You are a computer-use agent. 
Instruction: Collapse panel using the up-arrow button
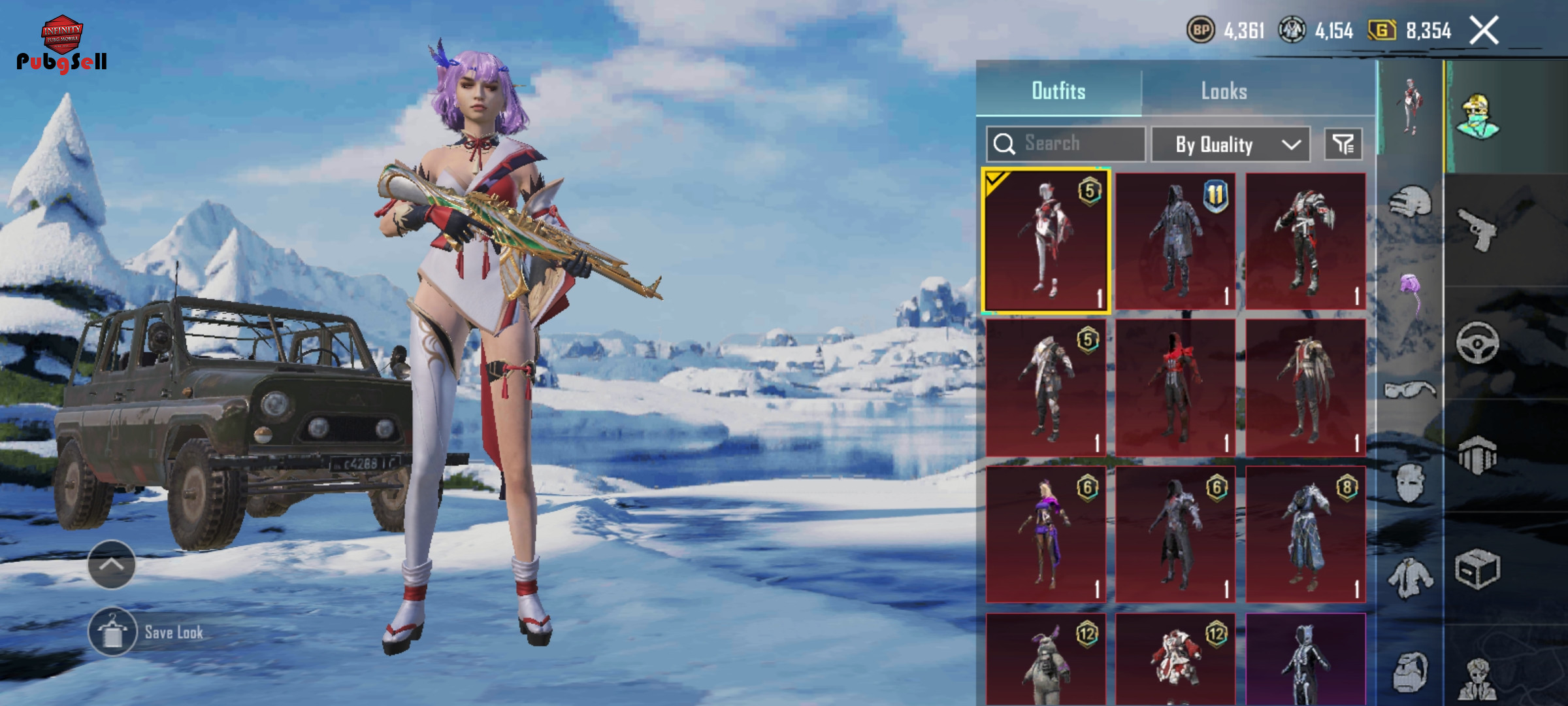[111, 564]
